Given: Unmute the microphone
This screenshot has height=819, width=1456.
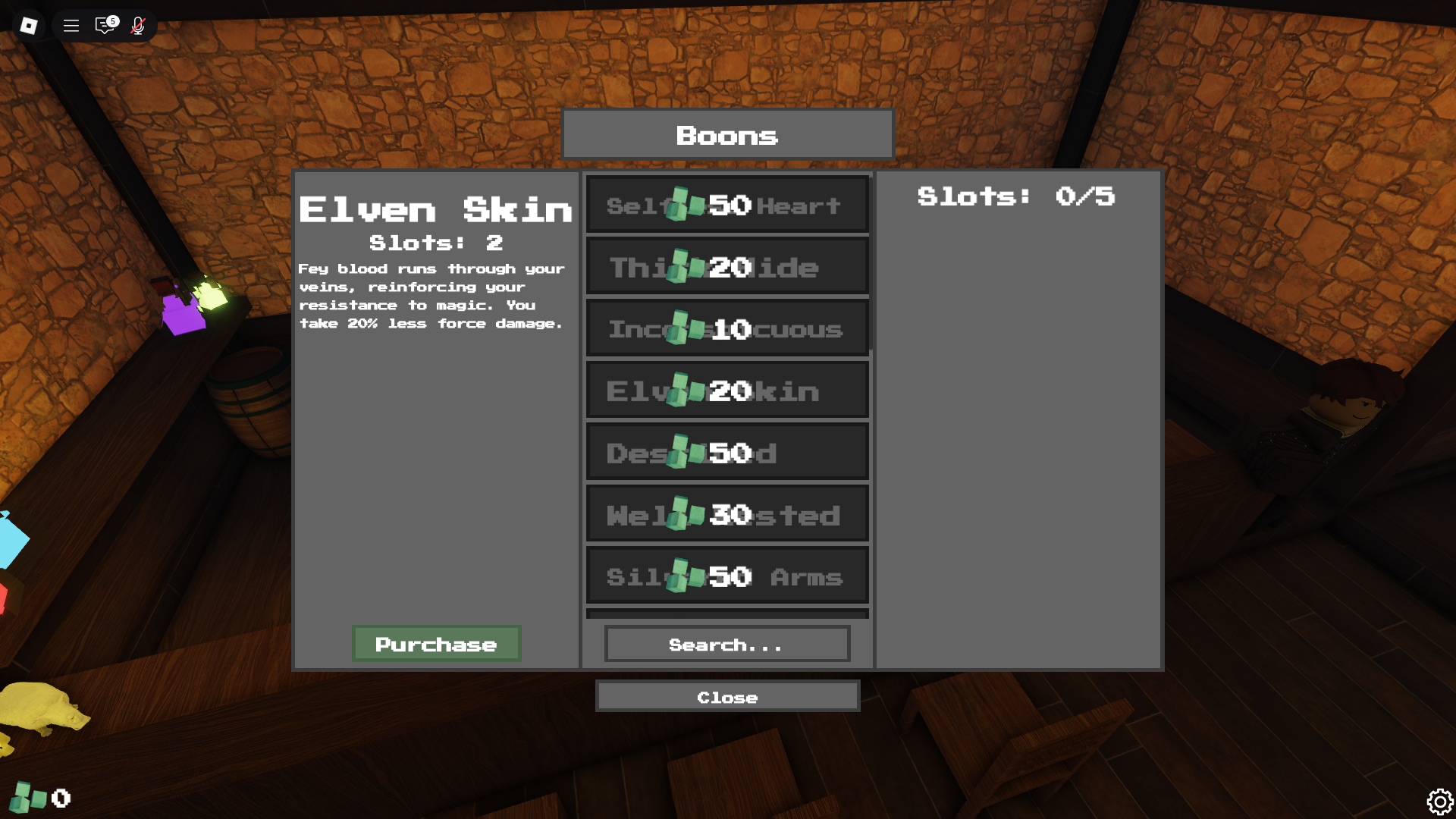Looking at the screenshot, I should (x=137, y=25).
